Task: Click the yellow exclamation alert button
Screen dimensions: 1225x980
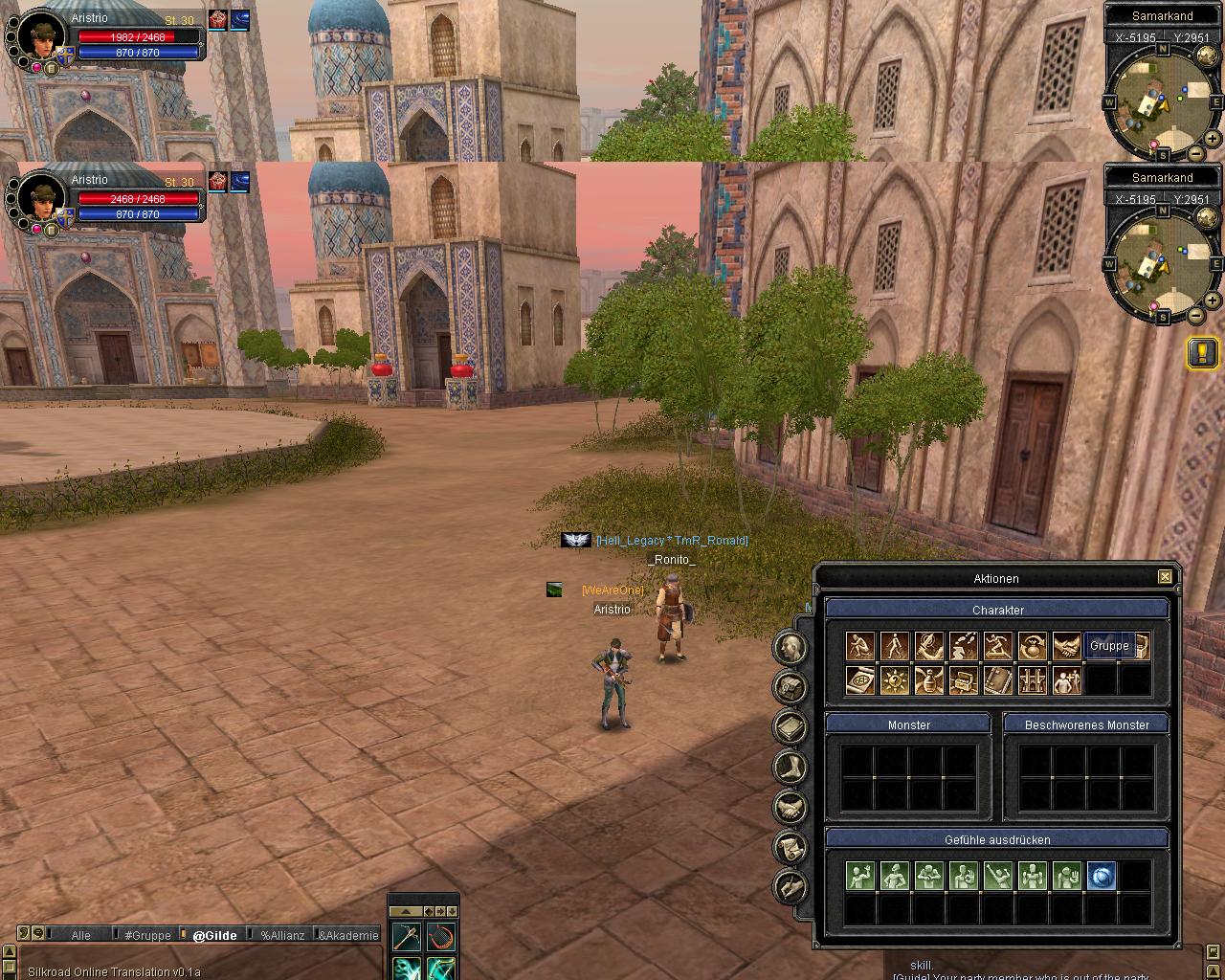Action: (x=1202, y=352)
